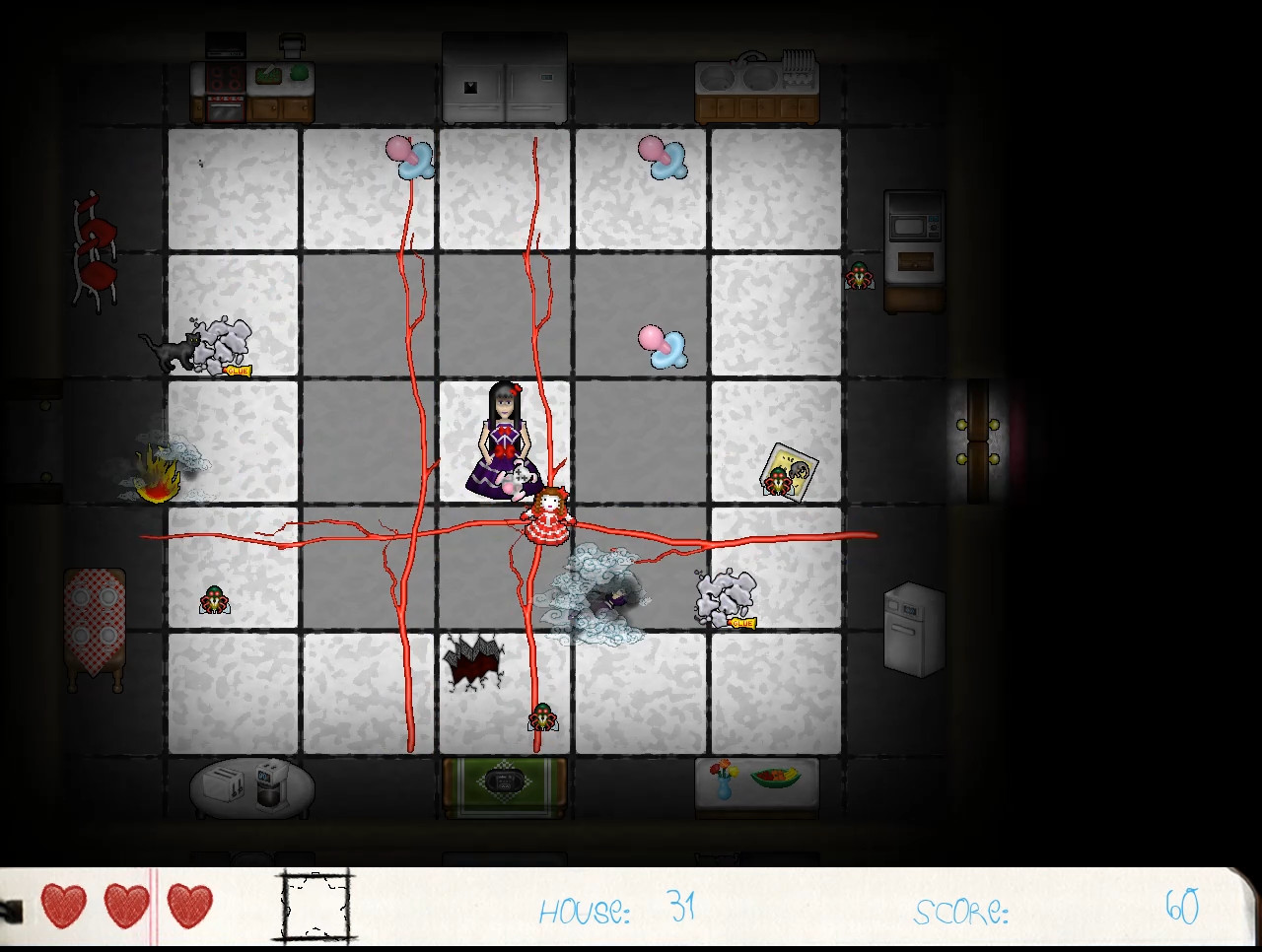Click the red checkered tablecloth table
Viewport: 1262px width, 952px height.
click(x=96, y=616)
